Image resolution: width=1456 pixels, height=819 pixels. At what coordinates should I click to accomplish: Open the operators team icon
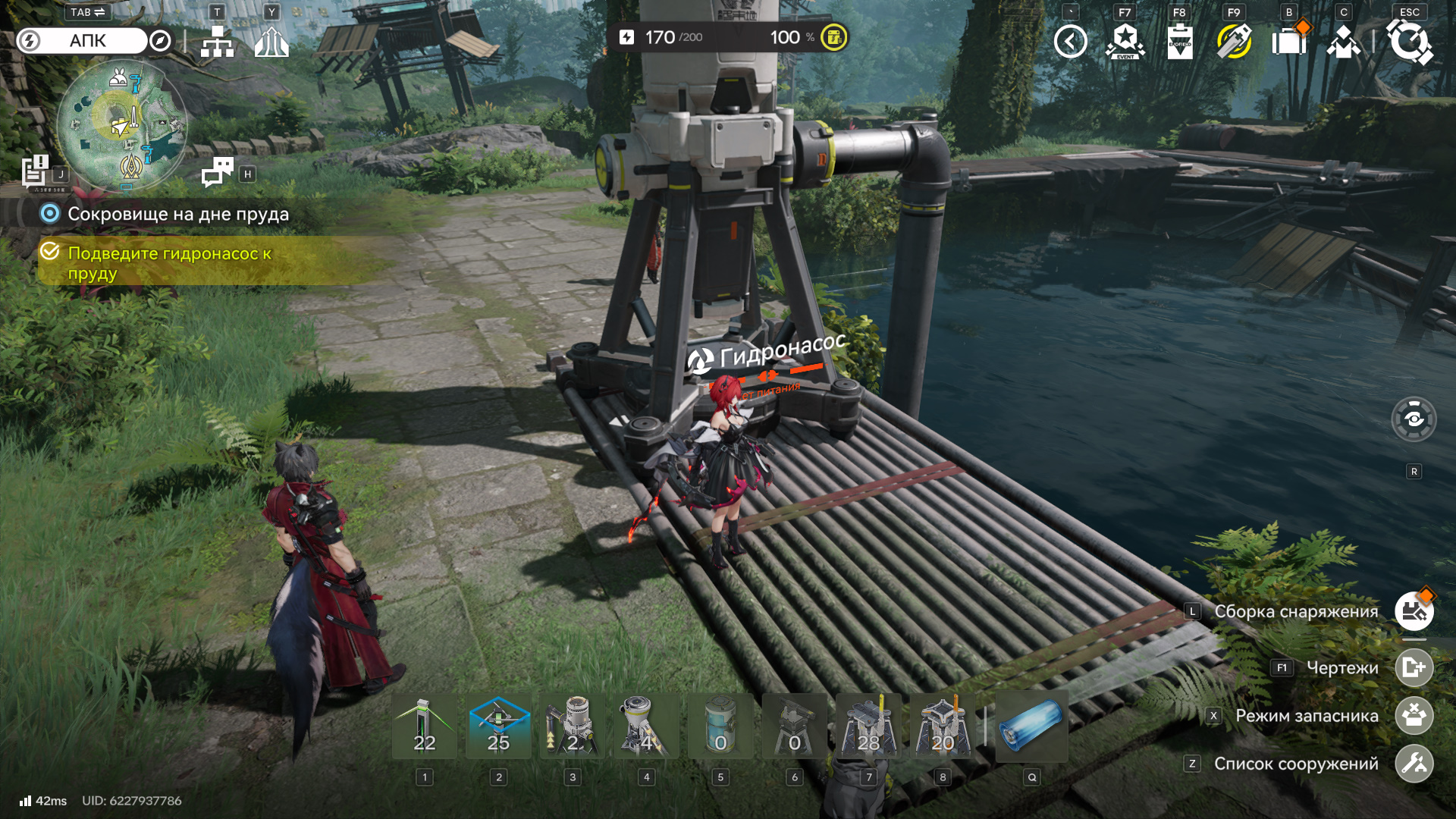(x=1344, y=42)
